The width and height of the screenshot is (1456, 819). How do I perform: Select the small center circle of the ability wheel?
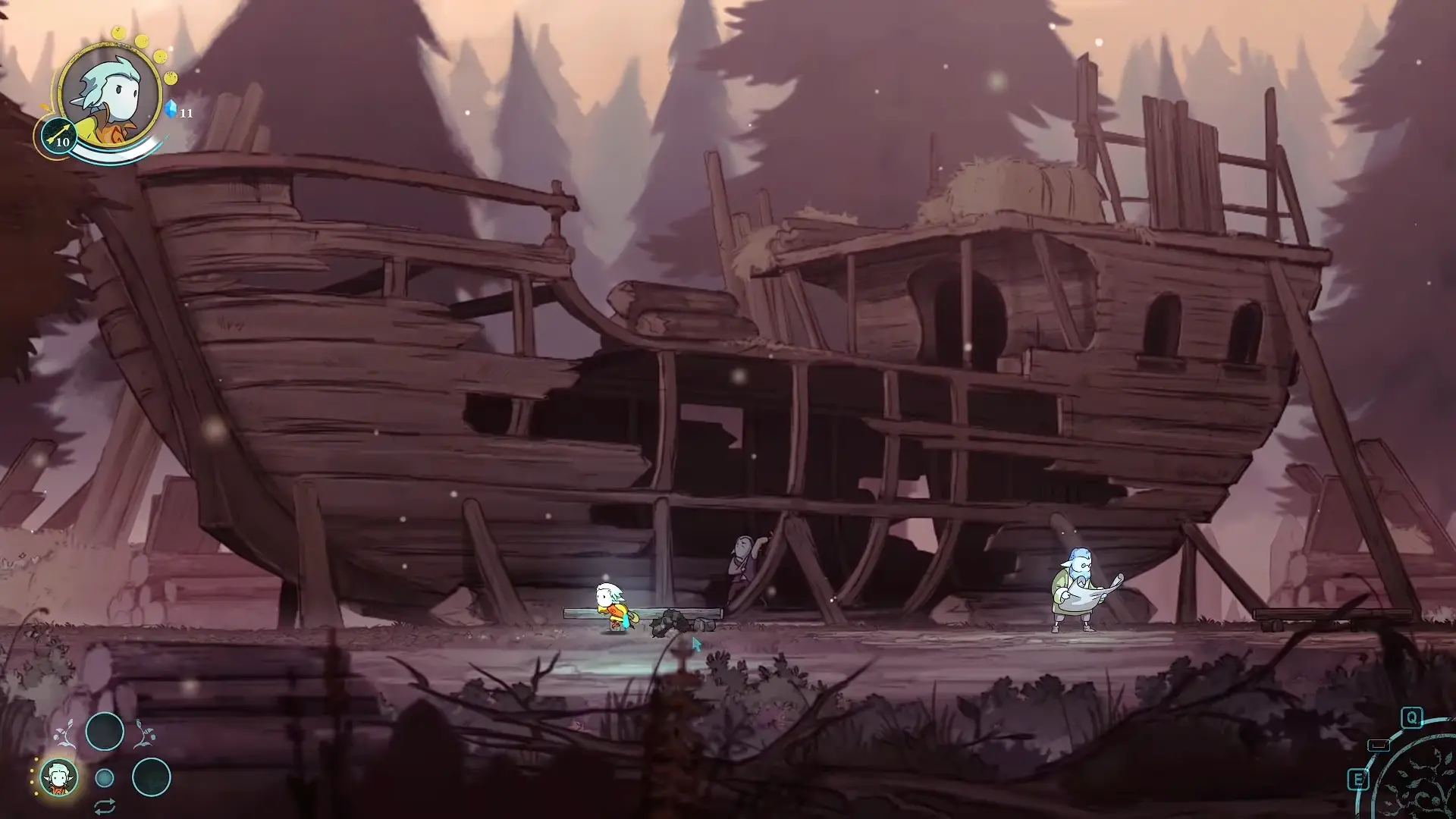(x=104, y=779)
